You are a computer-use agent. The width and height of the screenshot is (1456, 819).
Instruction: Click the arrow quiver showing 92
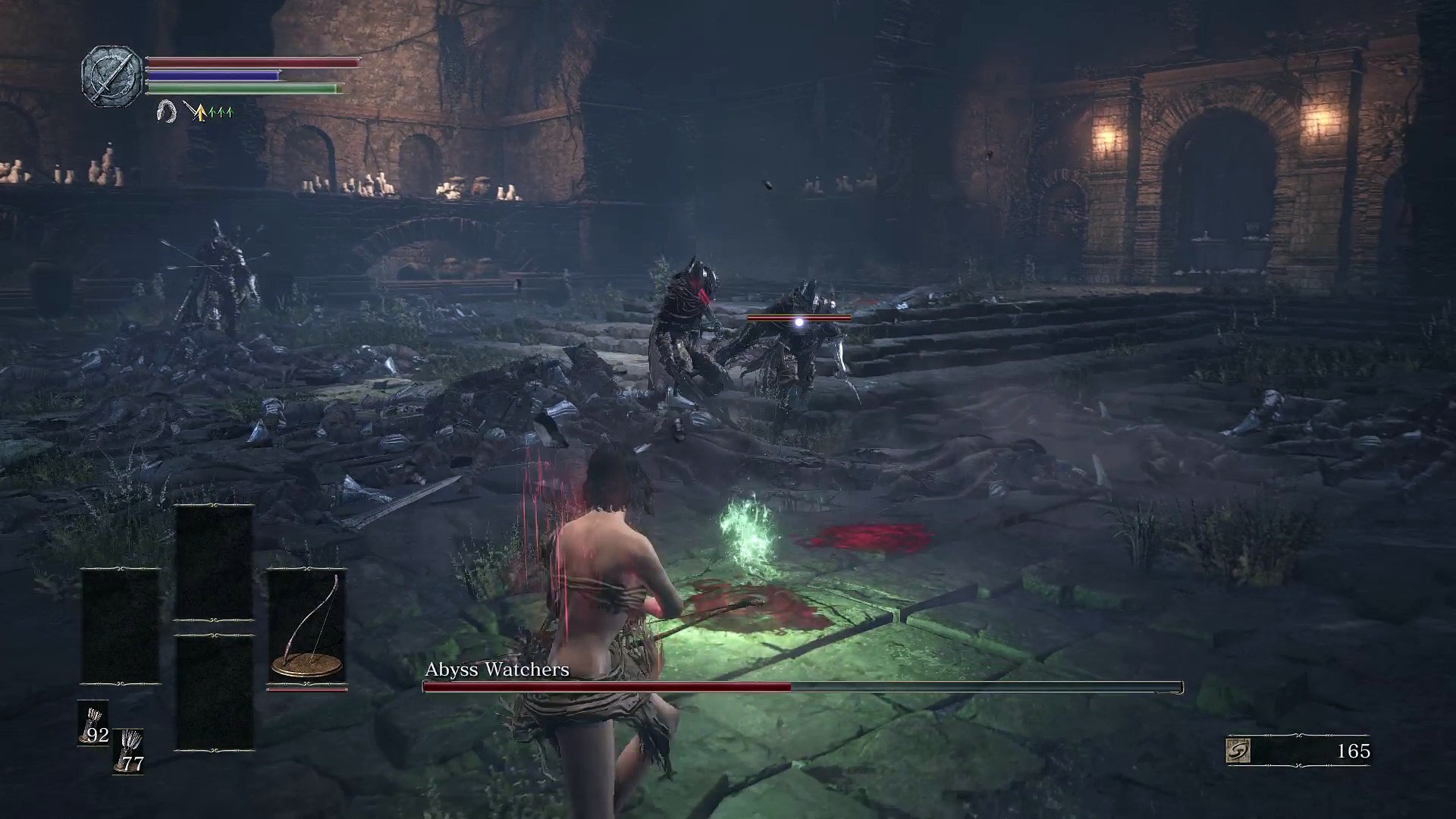[x=93, y=723]
